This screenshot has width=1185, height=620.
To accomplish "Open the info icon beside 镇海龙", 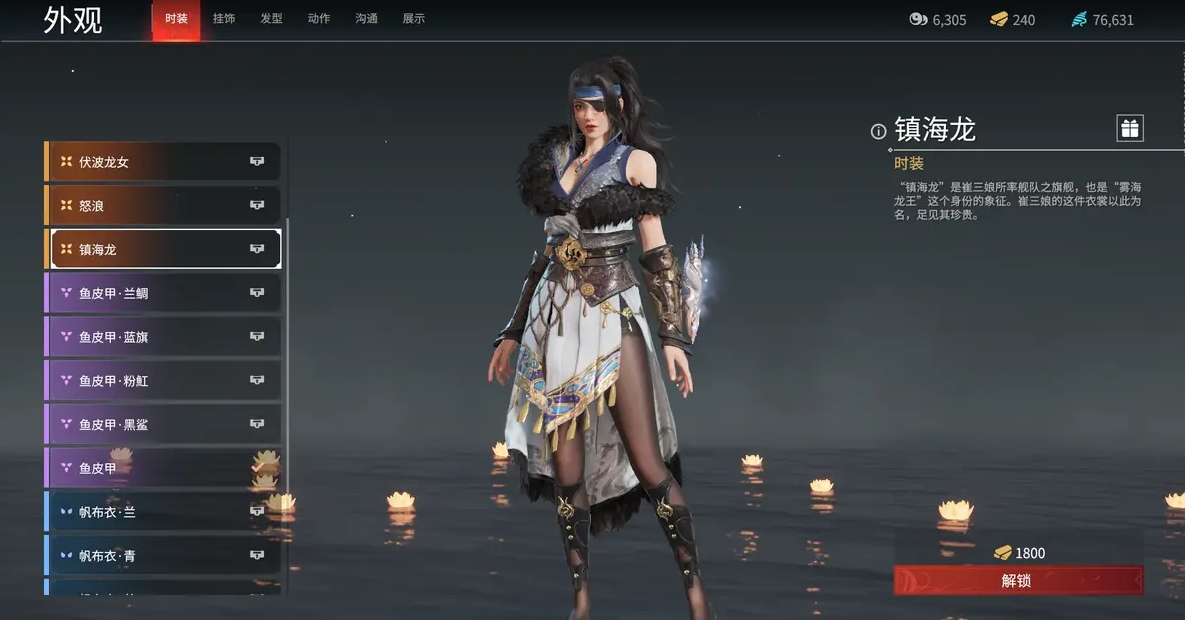I will [878, 131].
